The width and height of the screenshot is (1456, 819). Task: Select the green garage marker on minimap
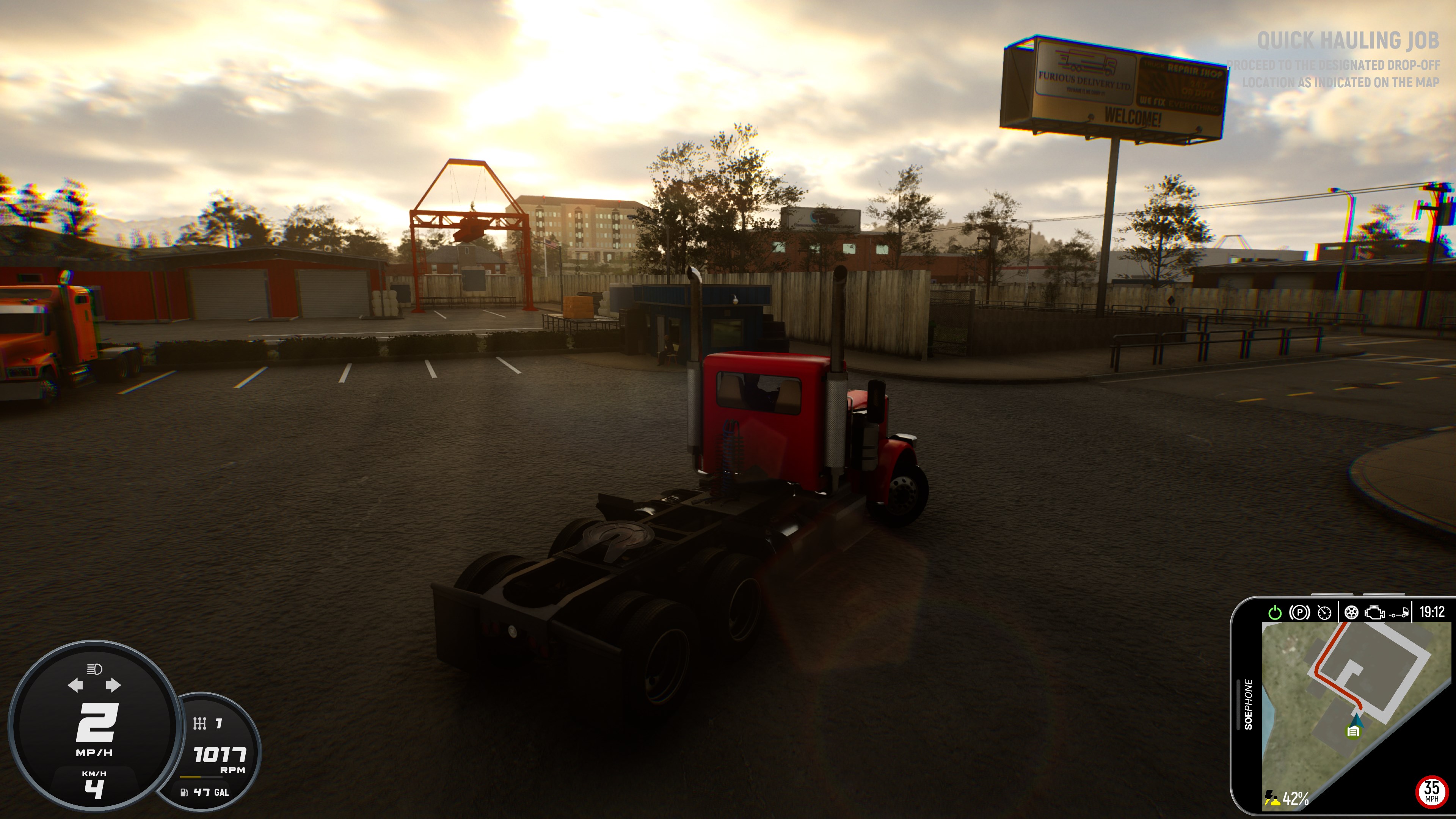(1352, 733)
